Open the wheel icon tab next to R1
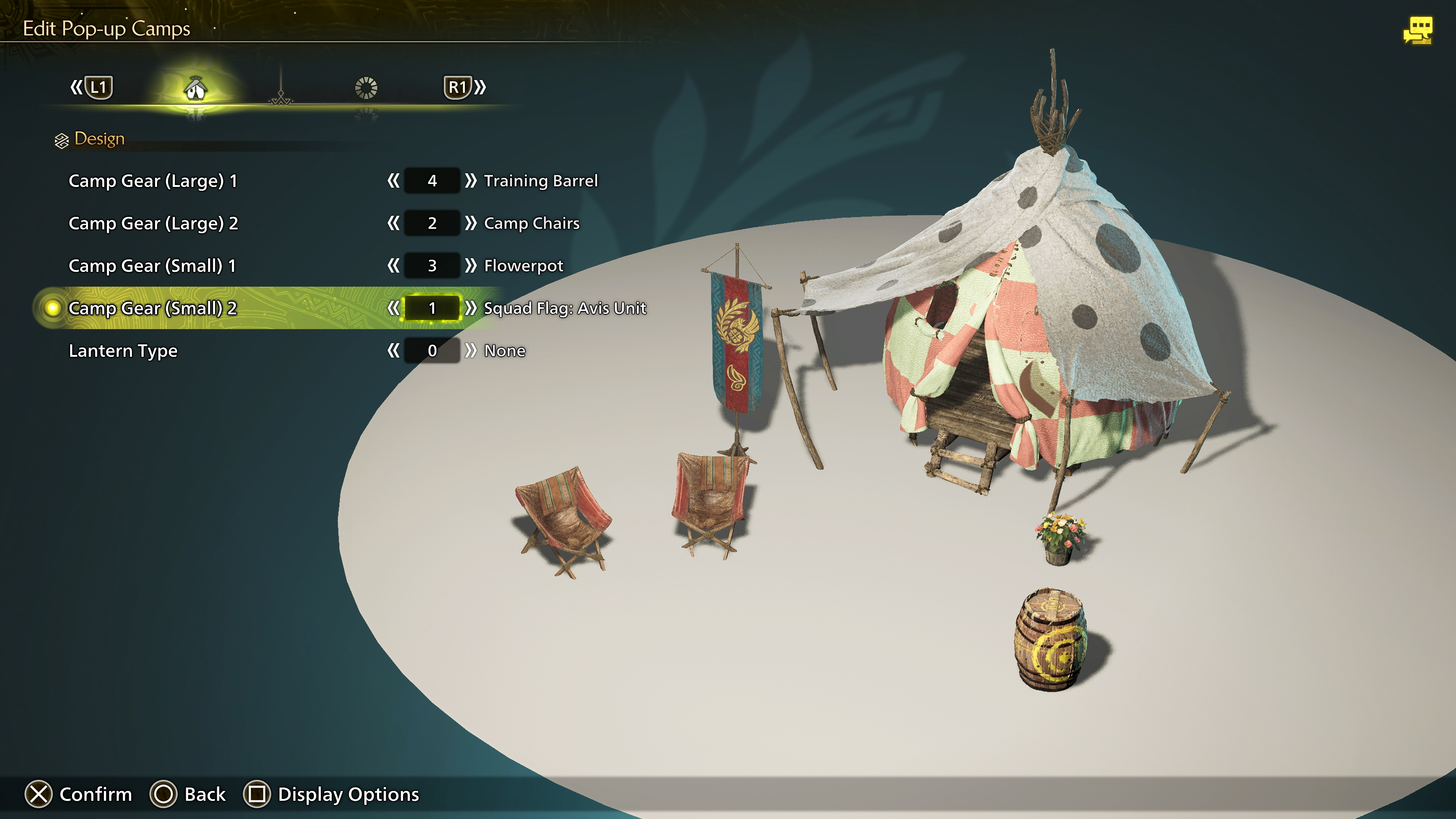The width and height of the screenshot is (1456, 819). click(x=366, y=88)
